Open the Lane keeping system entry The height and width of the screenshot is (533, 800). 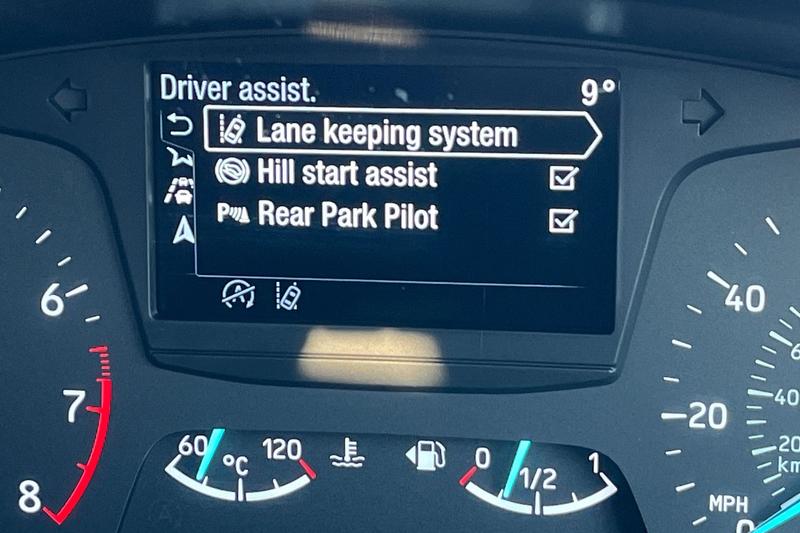coord(400,133)
